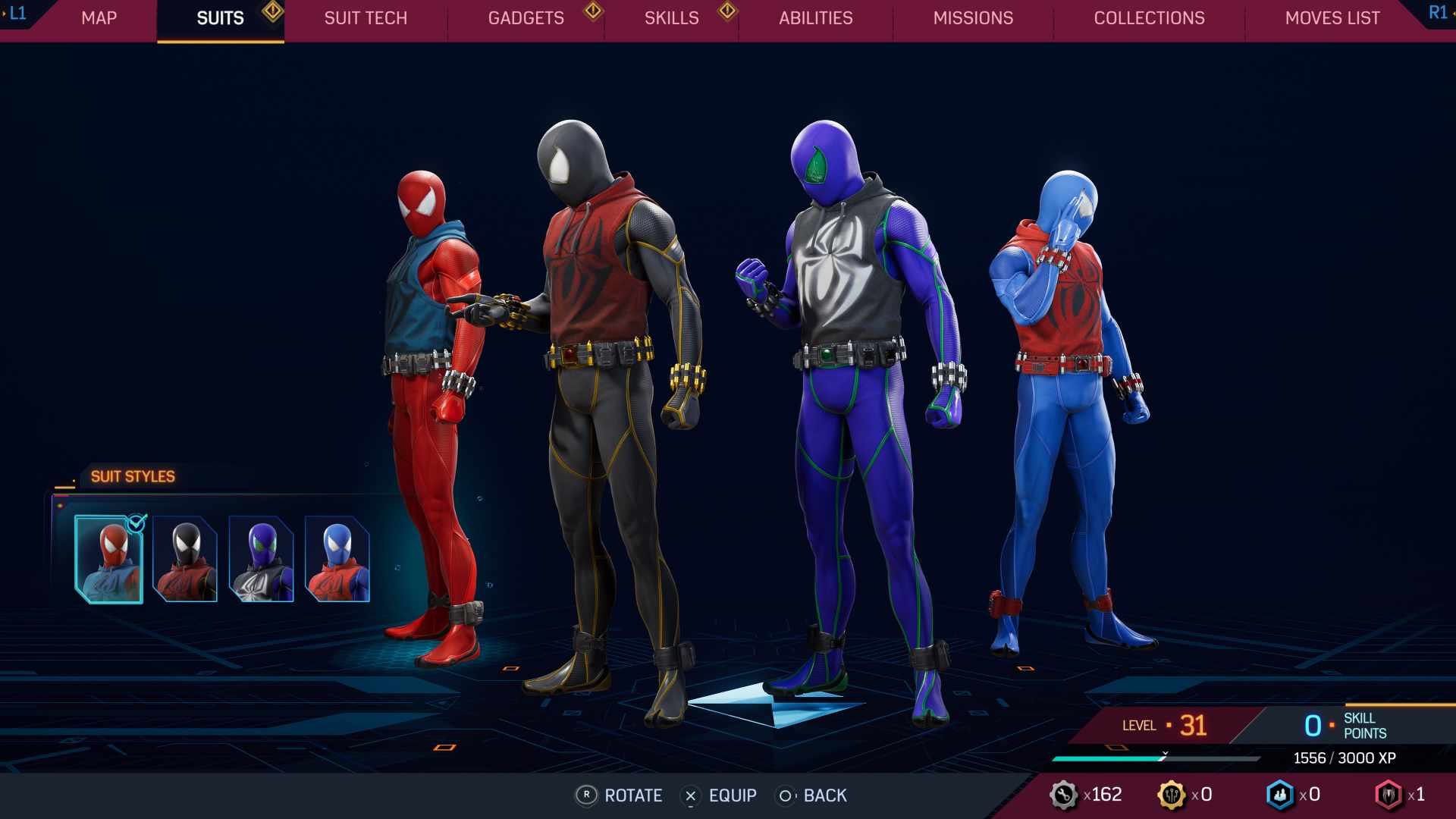Switch to the SUIT TECH tab

point(365,18)
